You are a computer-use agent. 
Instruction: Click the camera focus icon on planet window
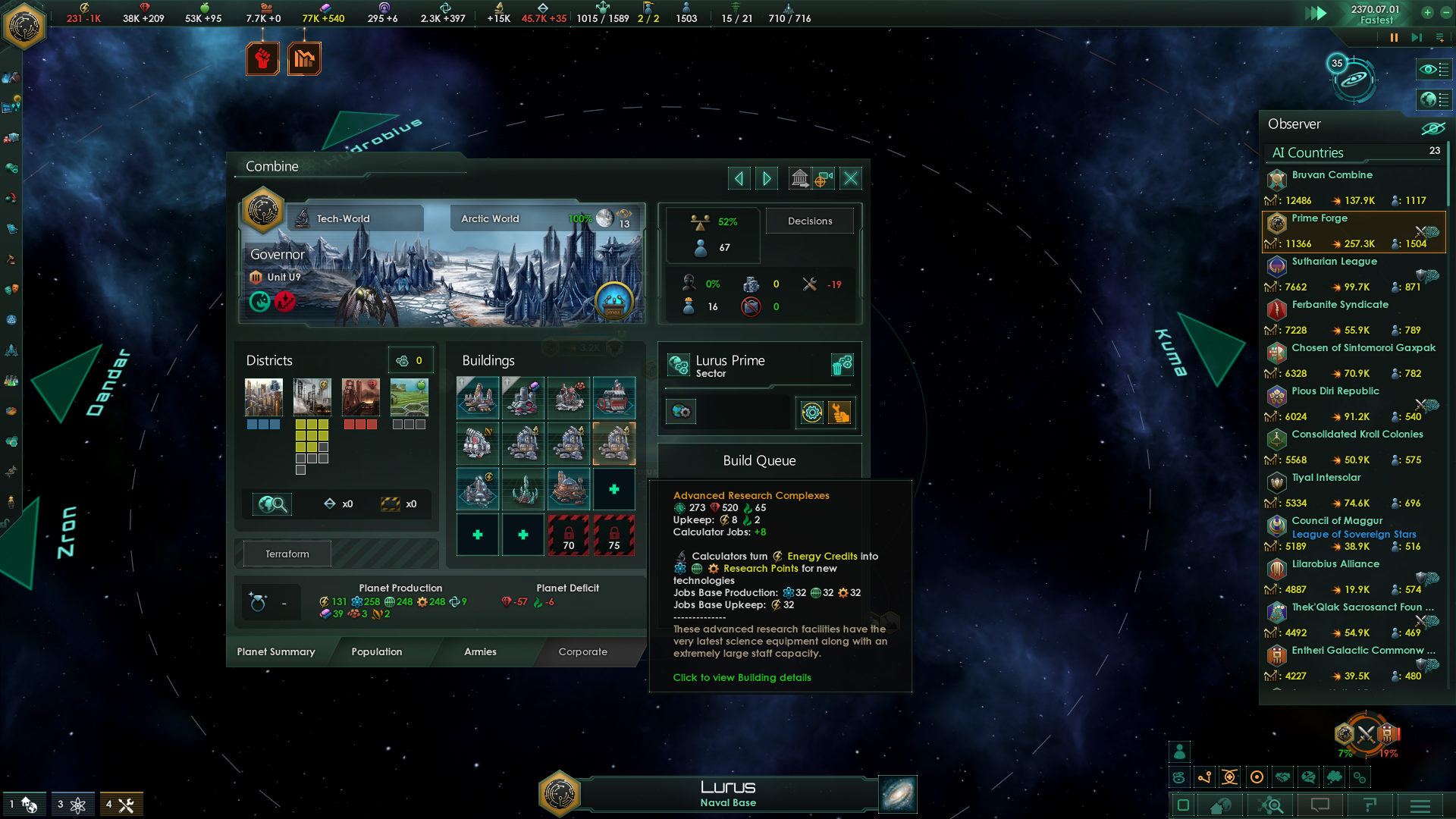point(824,177)
